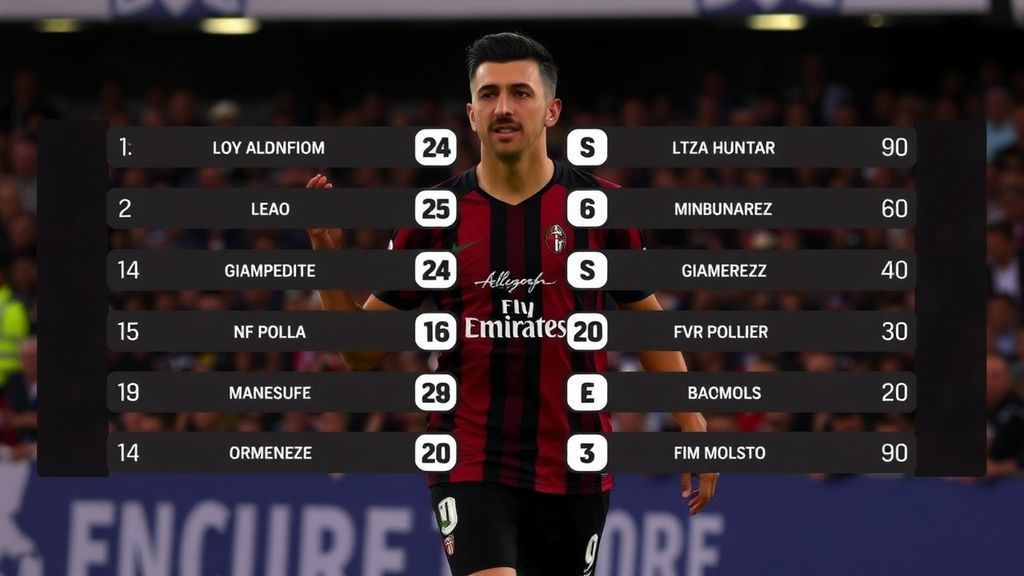This screenshot has width=1024, height=576.
Task: Select the BACMOLS player row
Action: (723, 392)
